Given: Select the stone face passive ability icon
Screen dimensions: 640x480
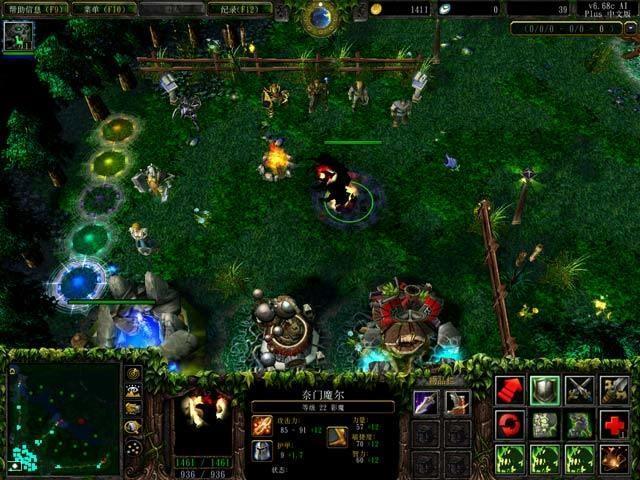Looking at the screenshot, I should 545,424.
